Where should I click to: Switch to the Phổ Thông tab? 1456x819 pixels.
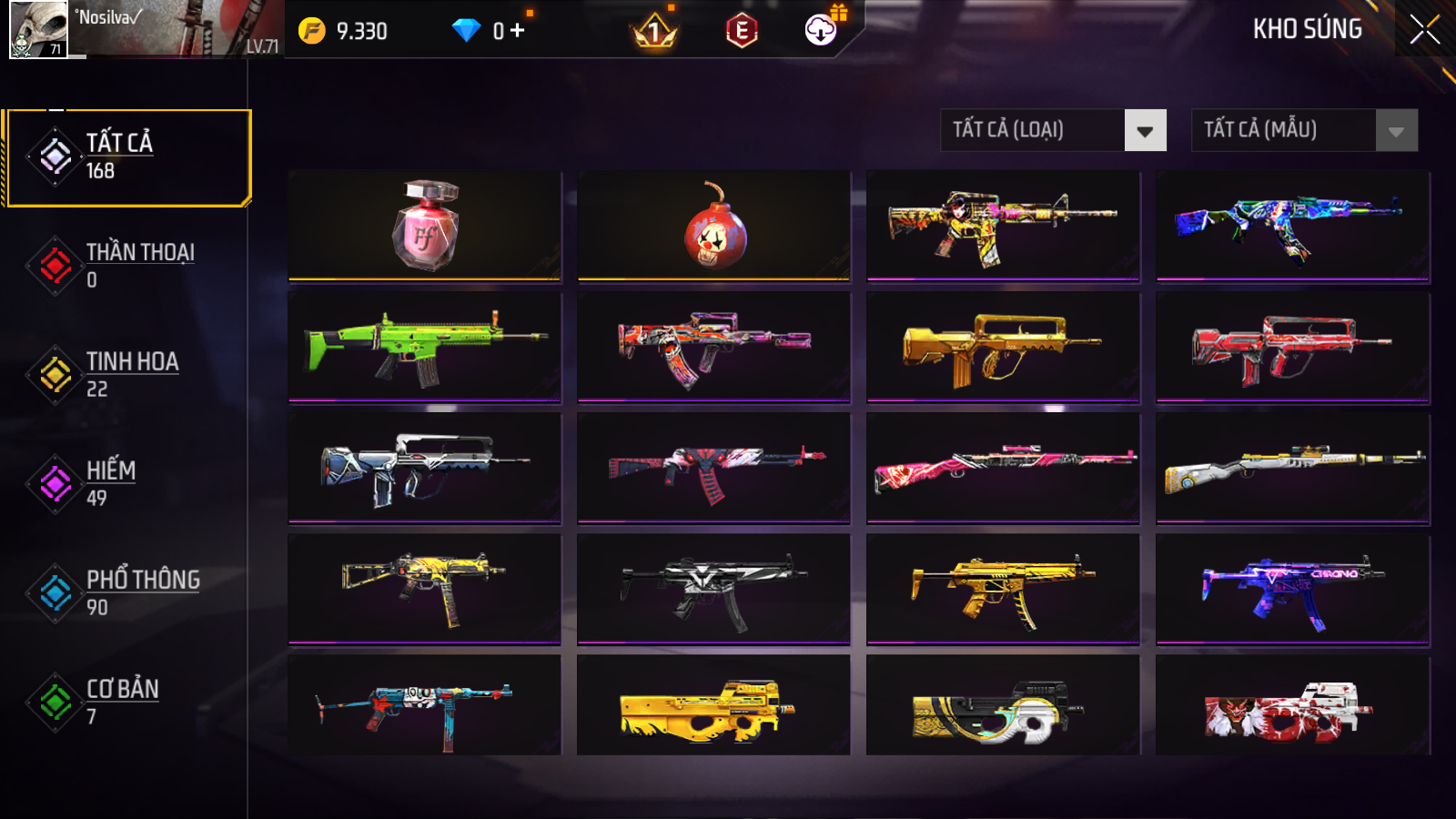(127, 593)
